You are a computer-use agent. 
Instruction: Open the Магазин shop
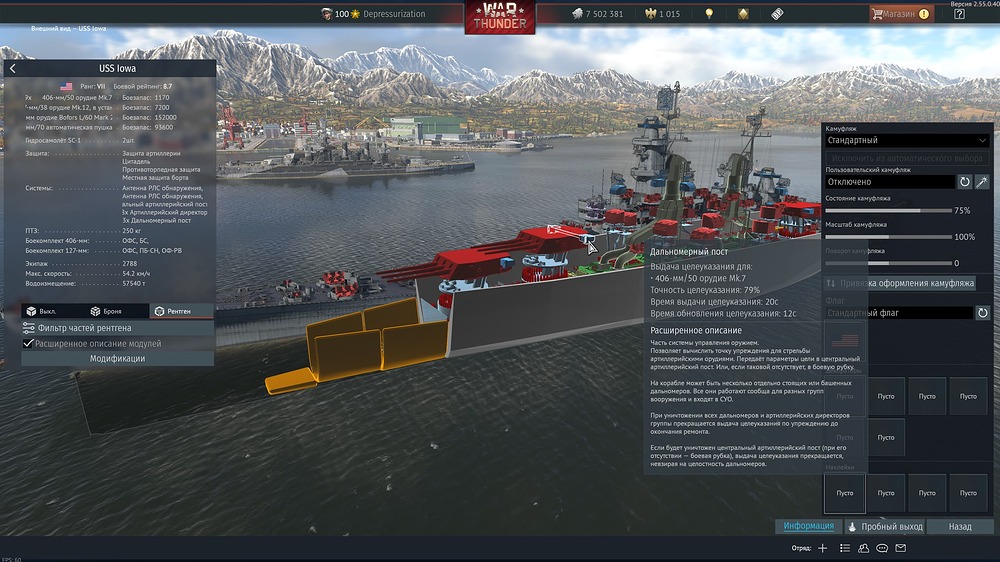(898, 14)
